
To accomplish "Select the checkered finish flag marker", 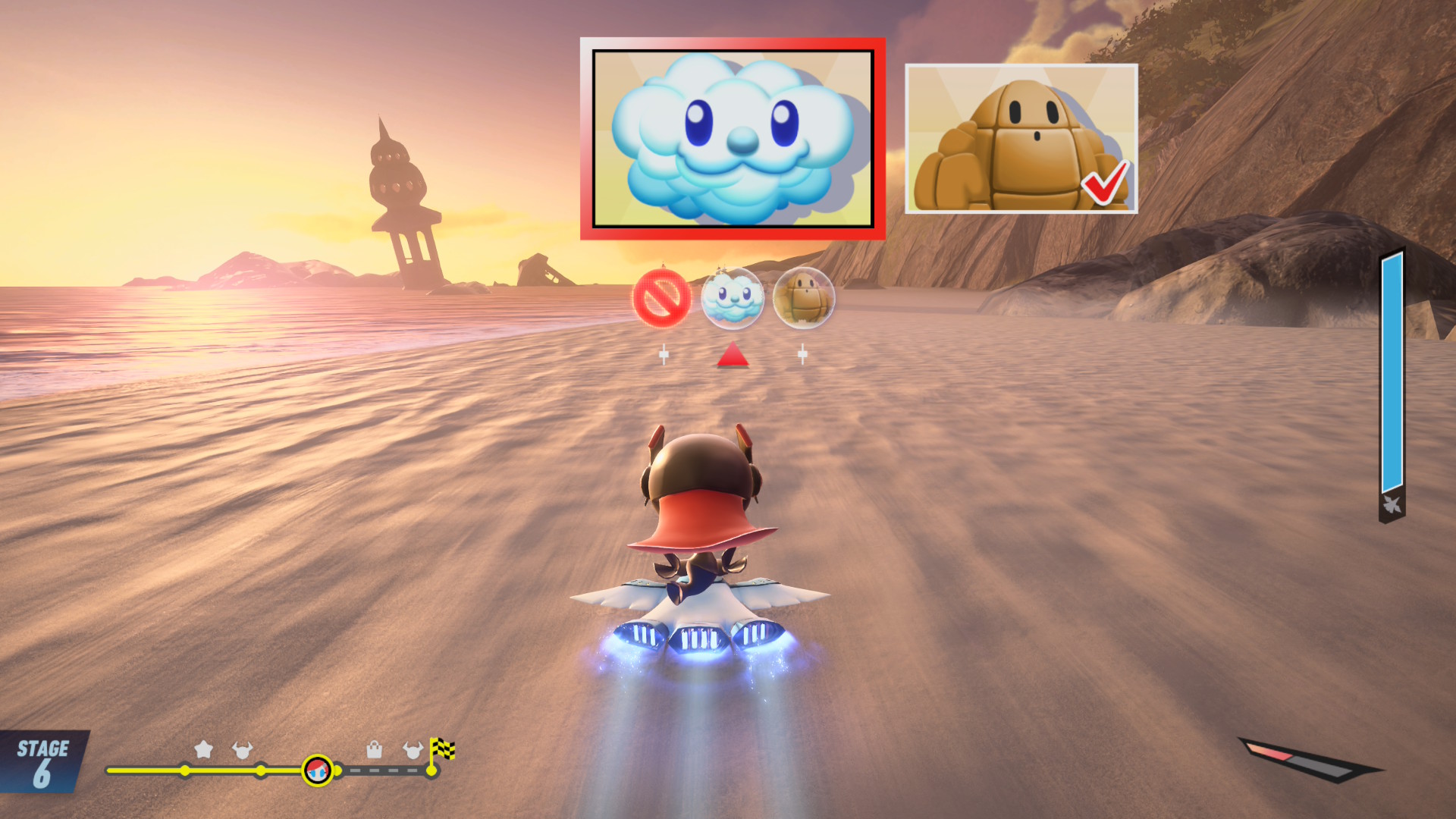I will 441,750.
